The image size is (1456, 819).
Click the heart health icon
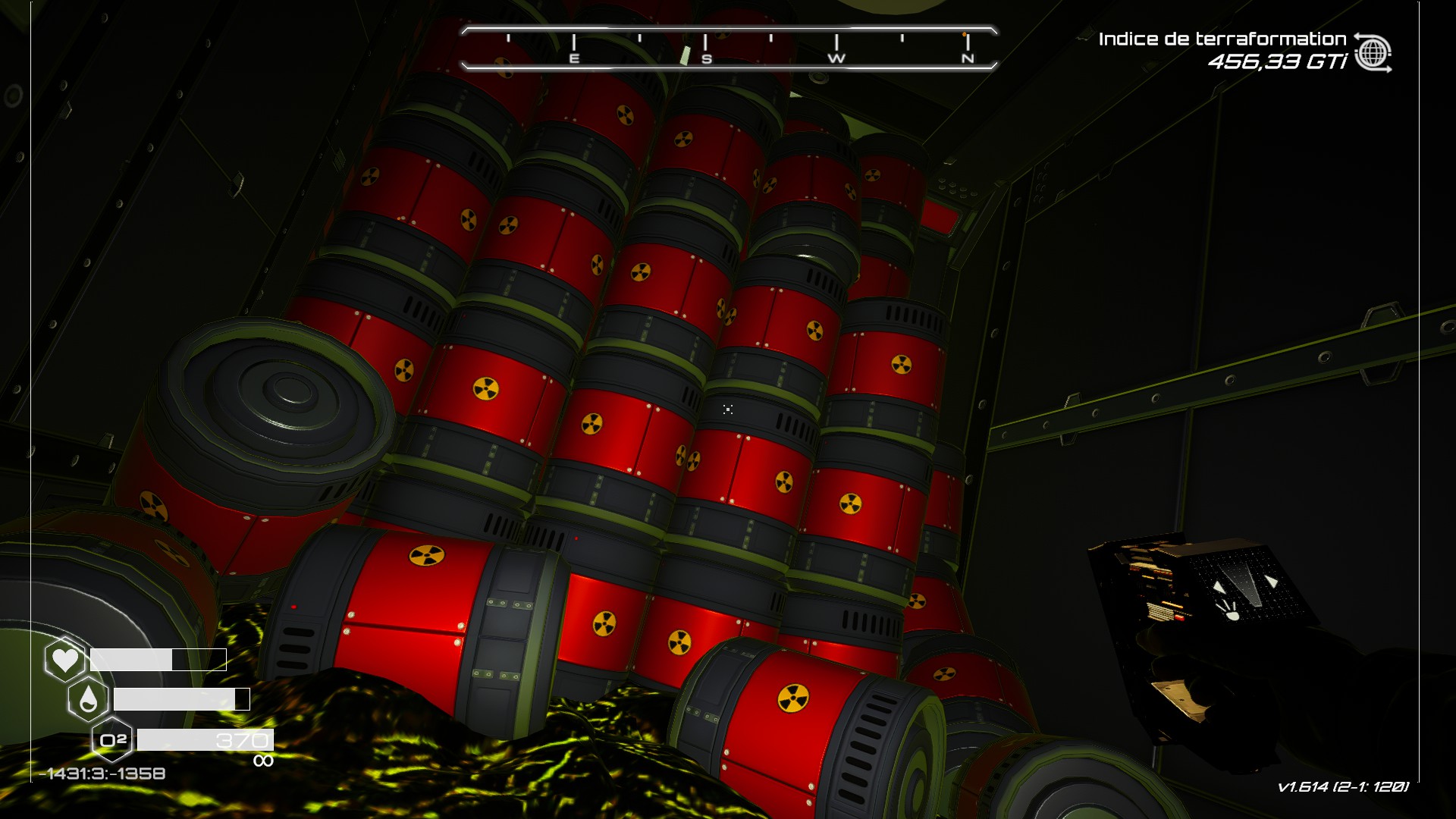tap(64, 660)
